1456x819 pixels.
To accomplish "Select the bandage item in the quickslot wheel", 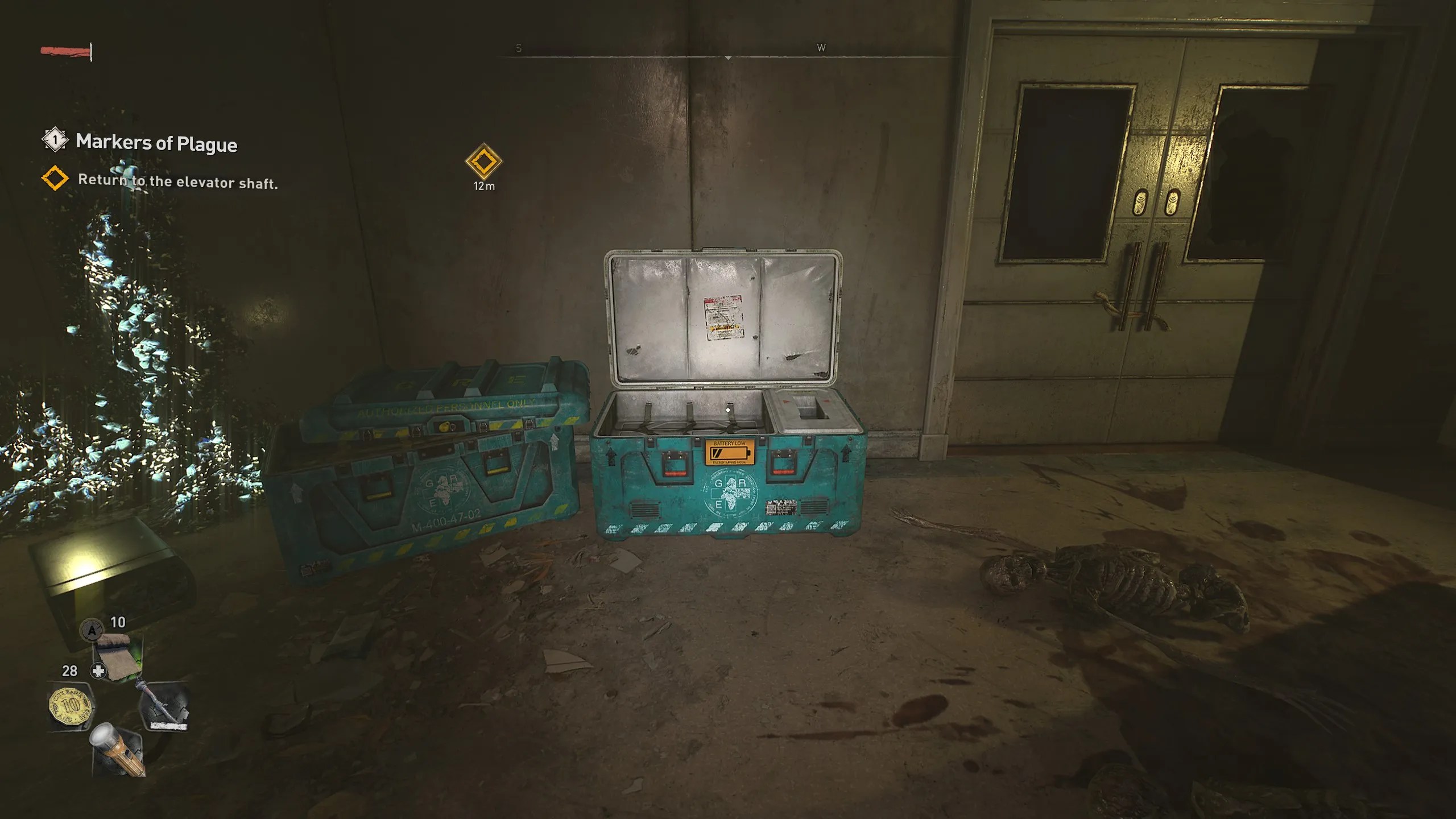I will click(117, 657).
